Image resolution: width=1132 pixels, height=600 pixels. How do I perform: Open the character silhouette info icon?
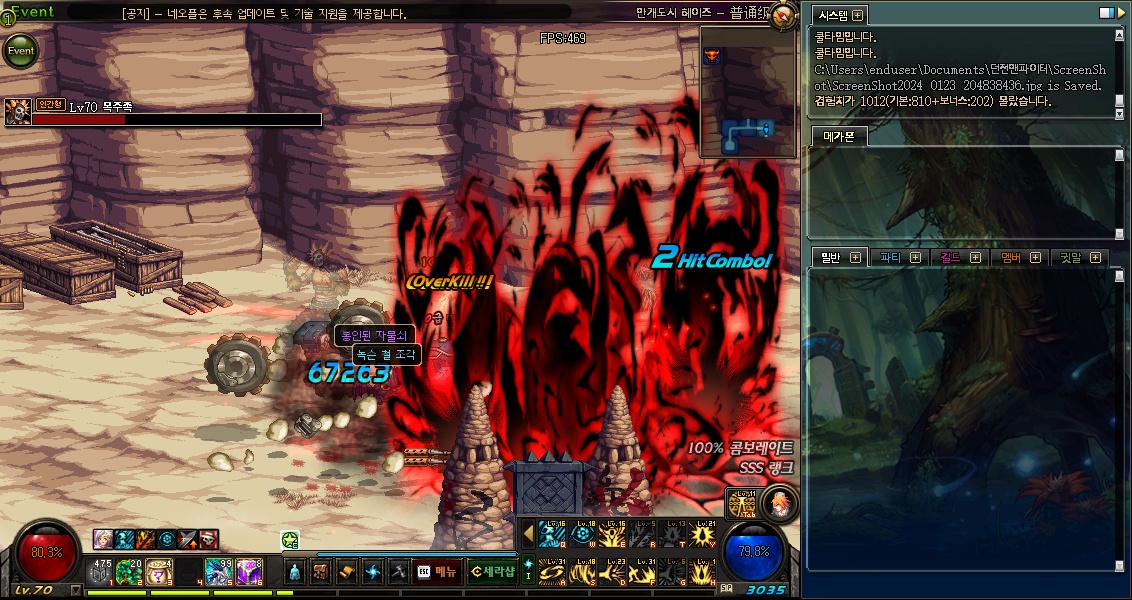pyautogui.click(x=295, y=572)
